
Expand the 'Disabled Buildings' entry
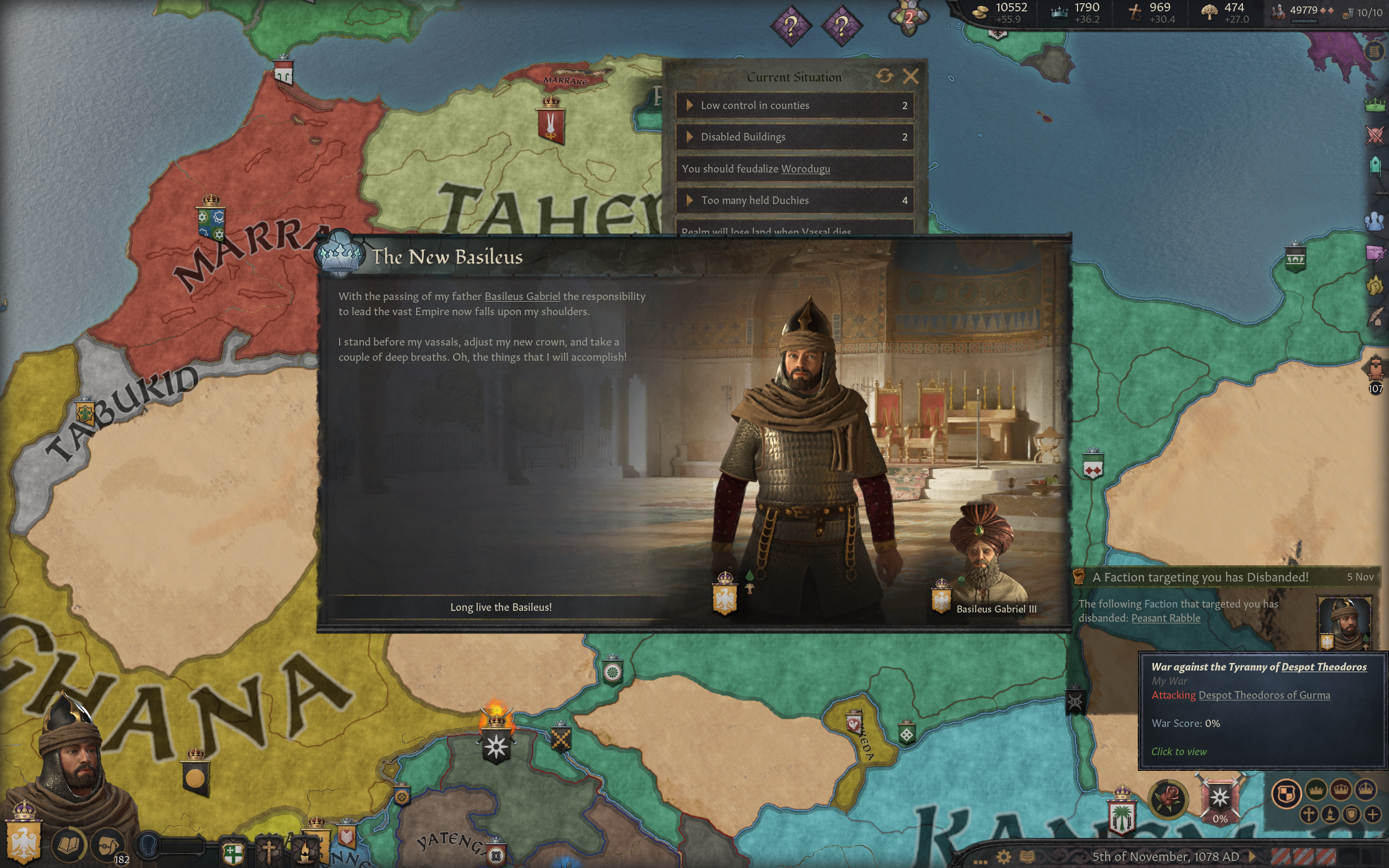[x=690, y=137]
